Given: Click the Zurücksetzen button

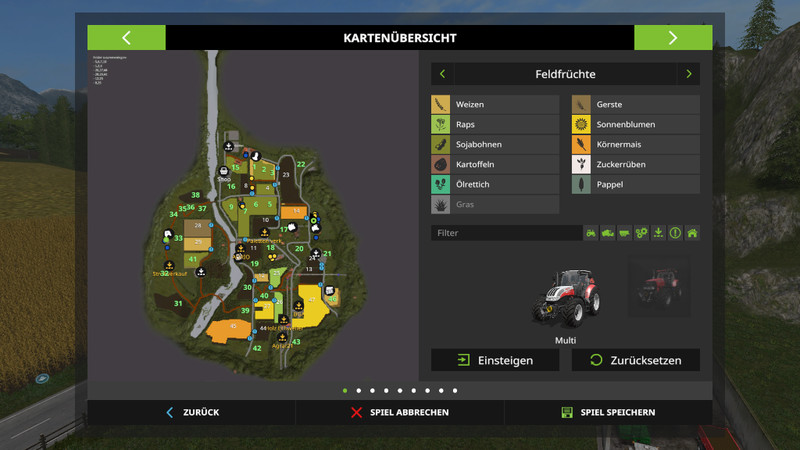Looking at the screenshot, I should pyautogui.click(x=635, y=360).
